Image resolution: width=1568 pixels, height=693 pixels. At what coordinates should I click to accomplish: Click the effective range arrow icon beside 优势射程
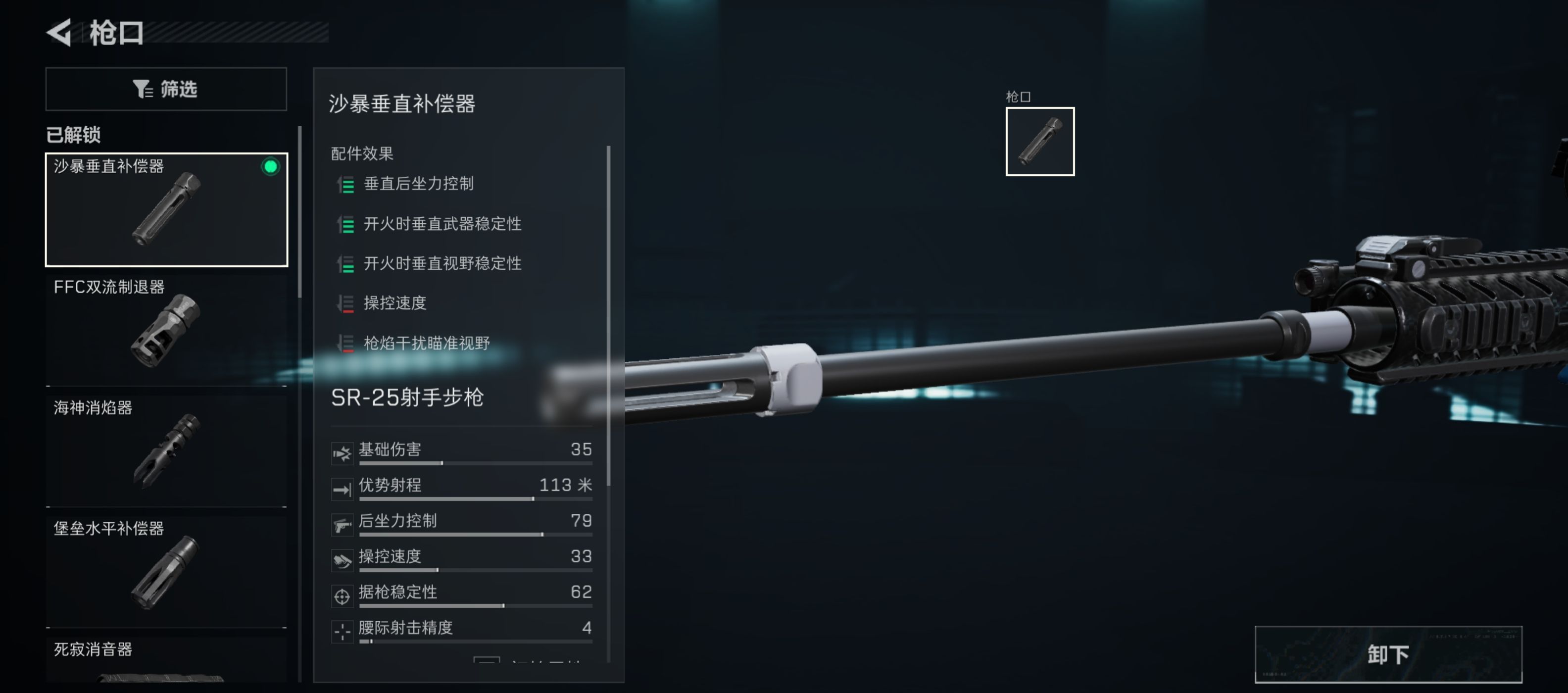pyautogui.click(x=343, y=488)
